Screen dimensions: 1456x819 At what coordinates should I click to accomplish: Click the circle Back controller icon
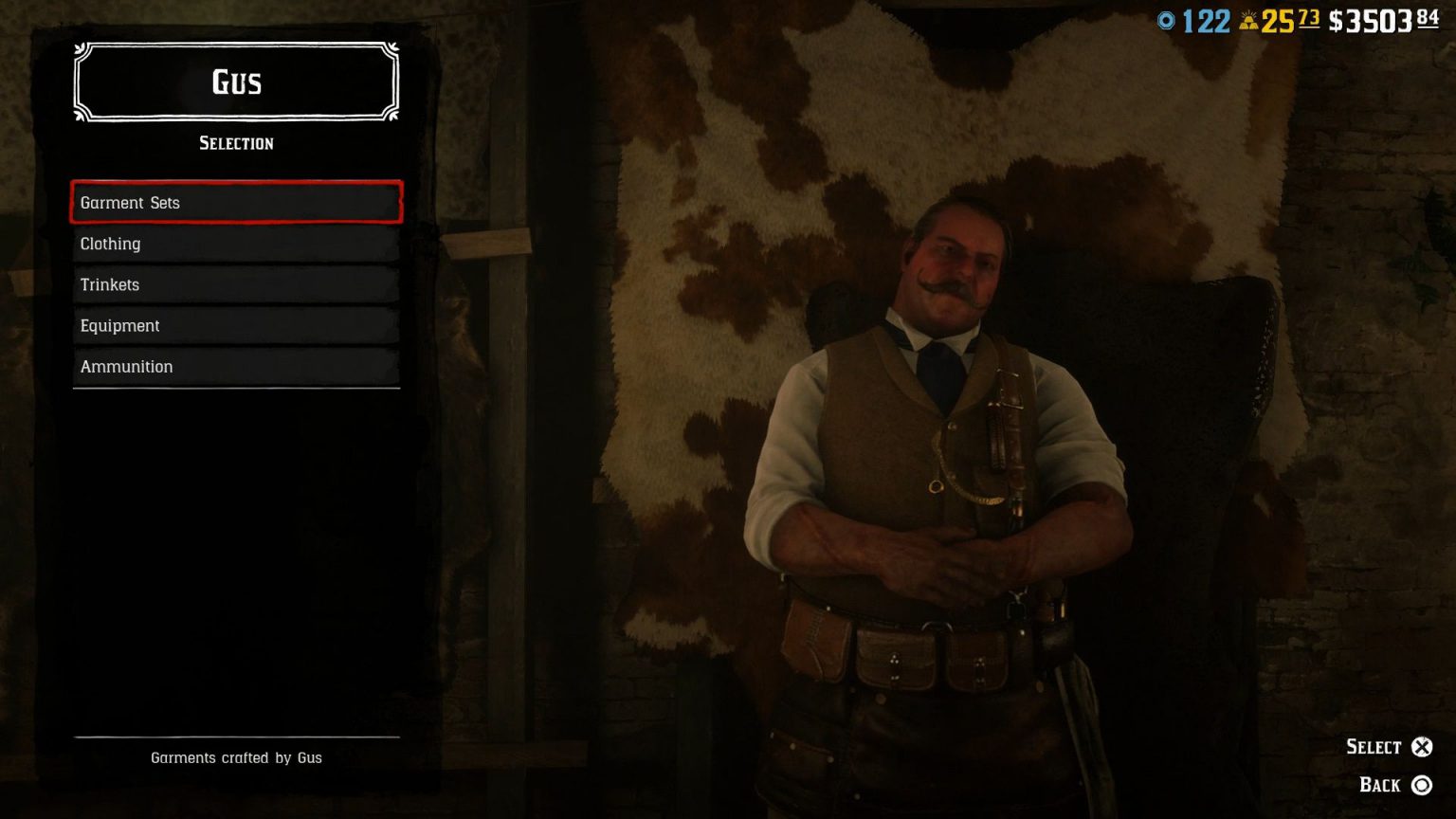pos(1424,785)
